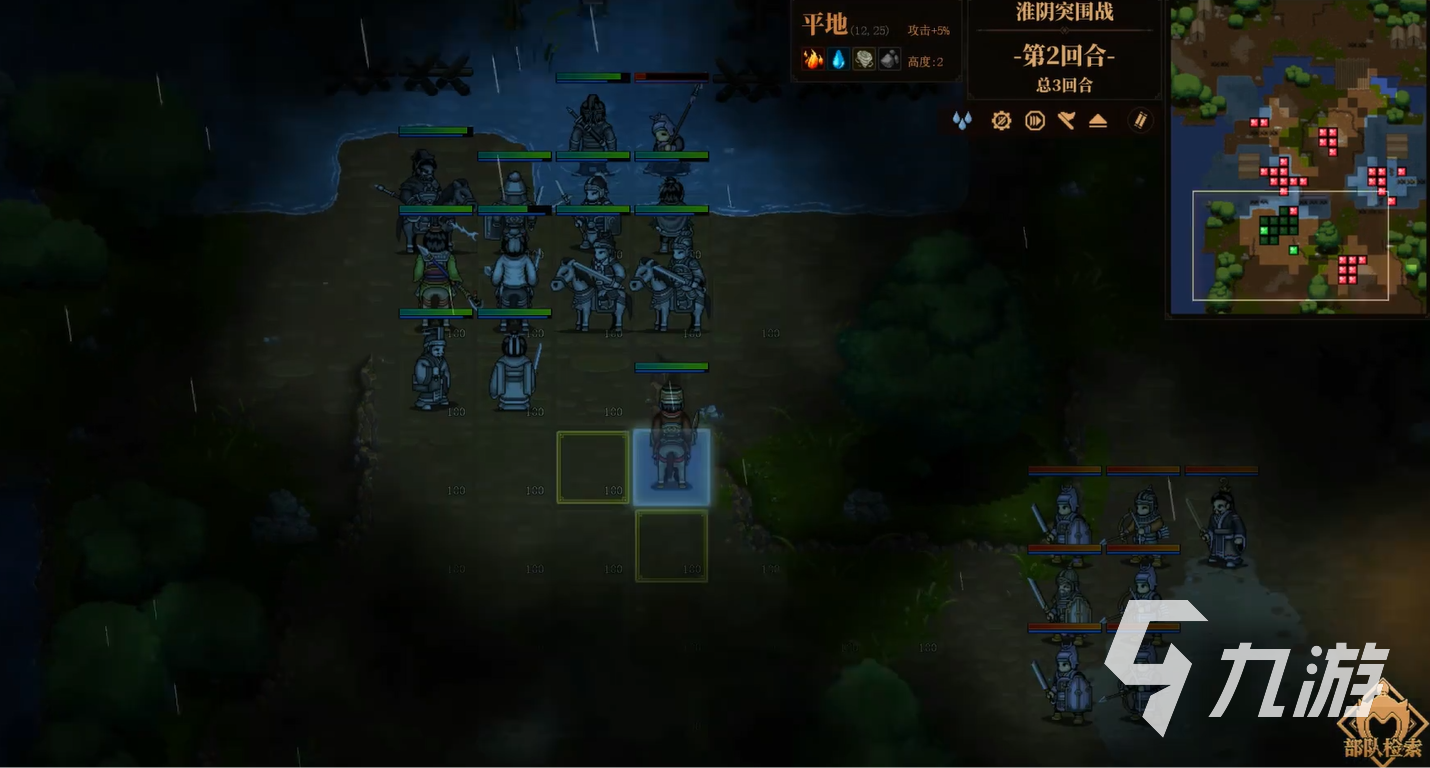Choose the yellow-outlined tile below the selected unit
Viewport: 1430px width, 768px height.
(x=671, y=545)
